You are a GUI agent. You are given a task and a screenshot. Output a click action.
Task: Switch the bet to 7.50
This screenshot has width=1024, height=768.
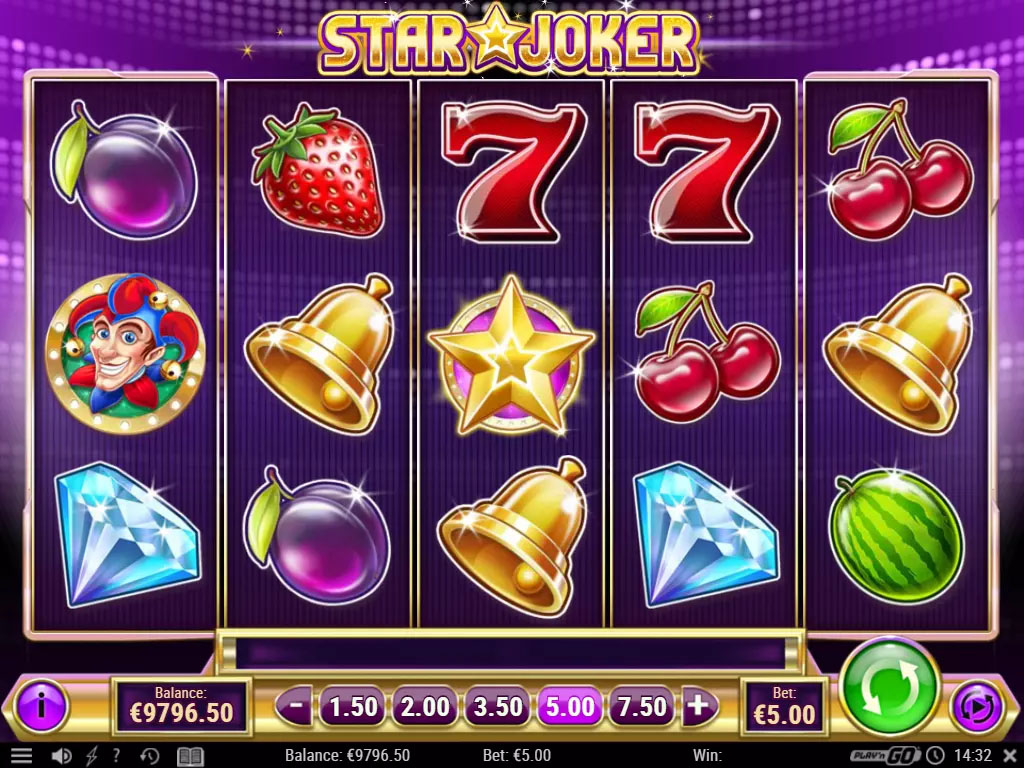pos(642,707)
